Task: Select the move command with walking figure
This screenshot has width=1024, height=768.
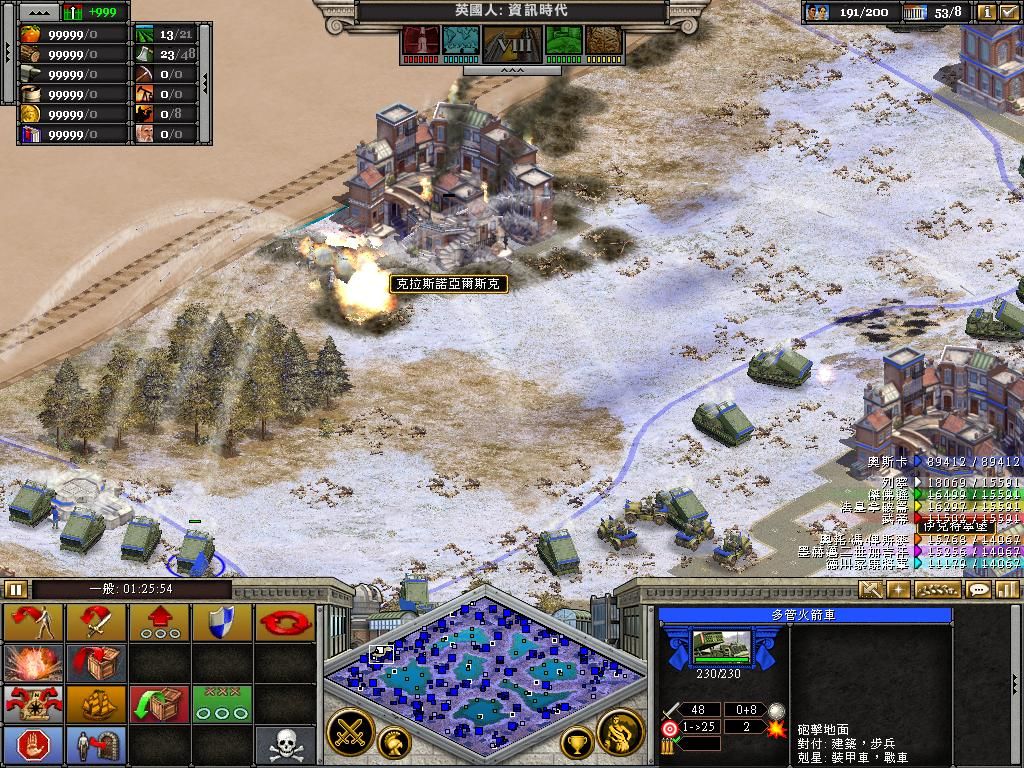Action: tap(33, 622)
